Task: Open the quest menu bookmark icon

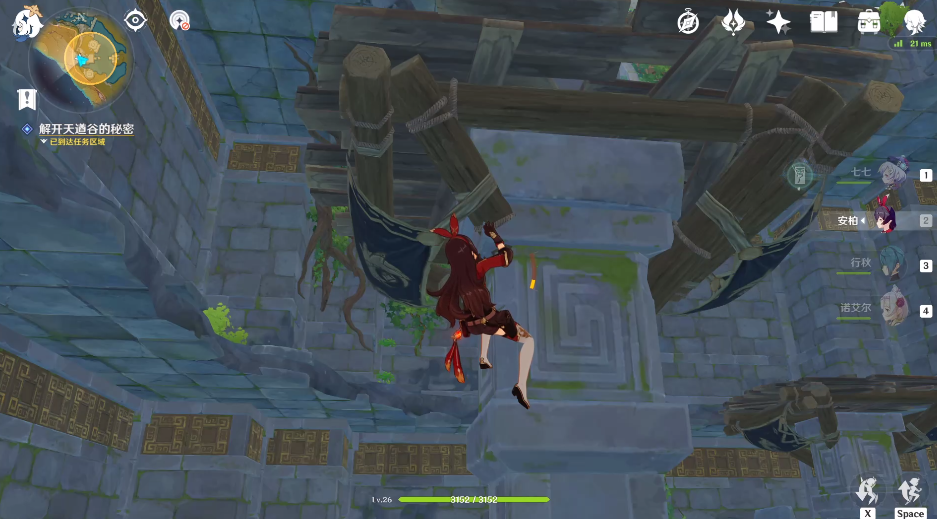Action: pos(27,99)
